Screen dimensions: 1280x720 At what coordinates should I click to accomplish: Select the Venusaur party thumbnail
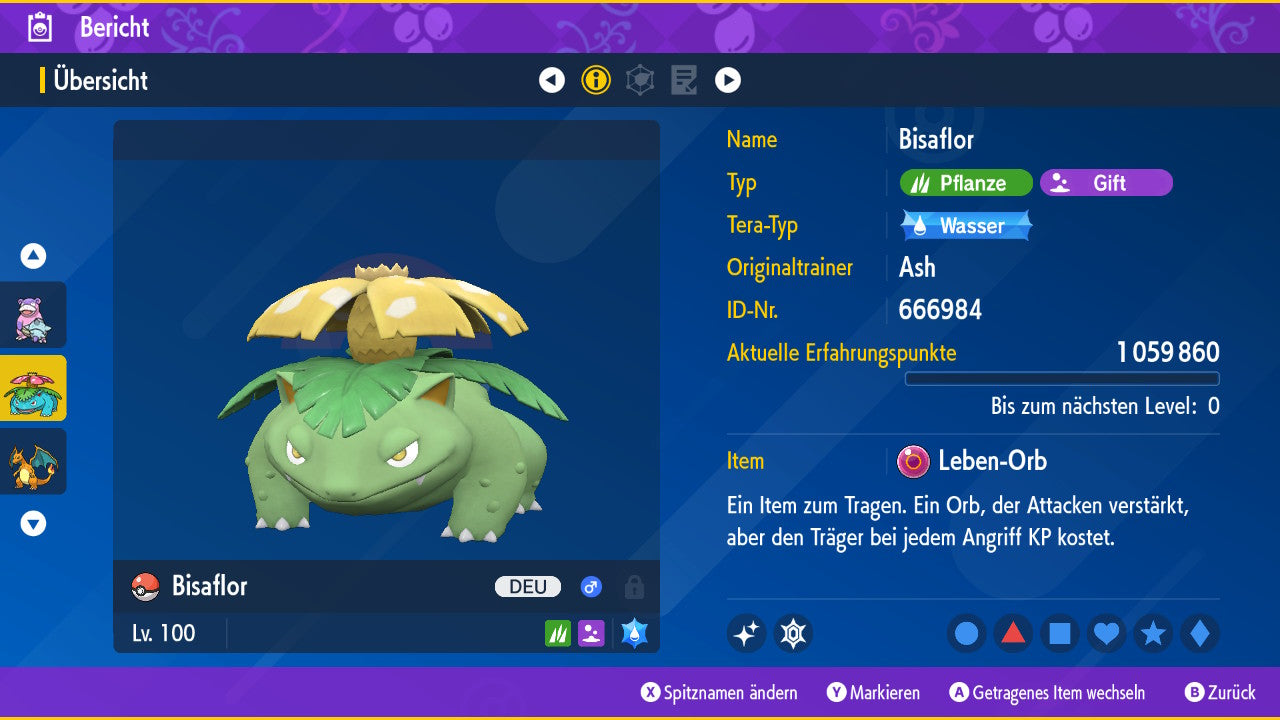coord(33,388)
